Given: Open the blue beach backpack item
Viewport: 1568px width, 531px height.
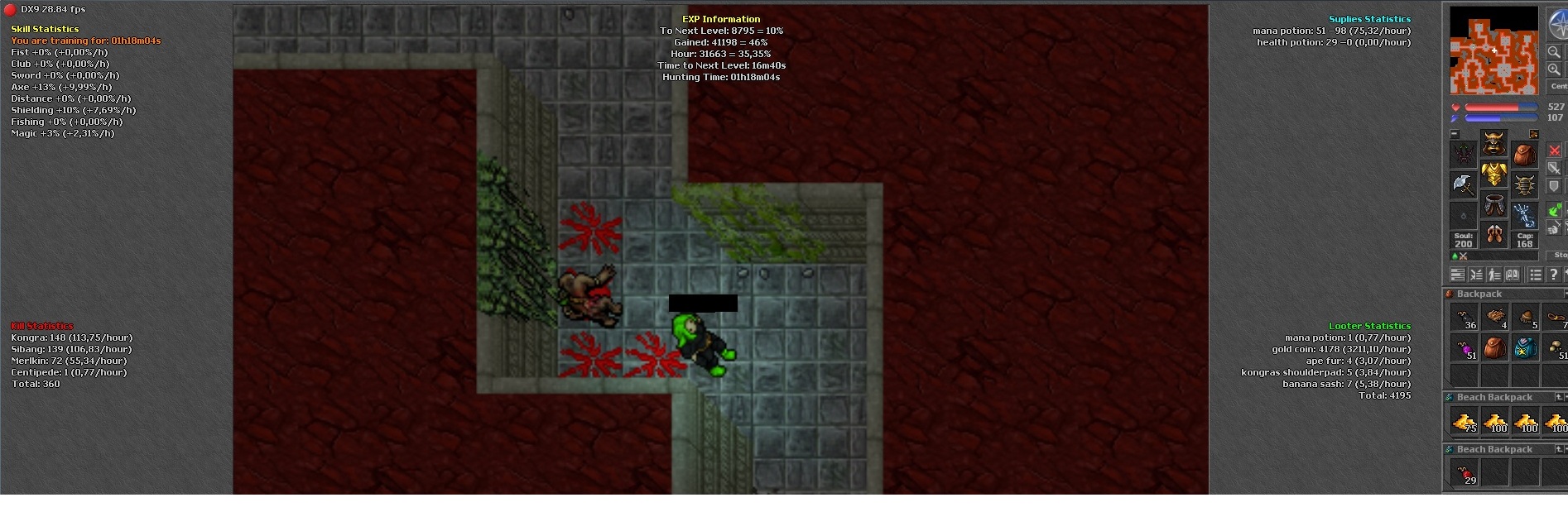Looking at the screenshot, I should [1525, 348].
